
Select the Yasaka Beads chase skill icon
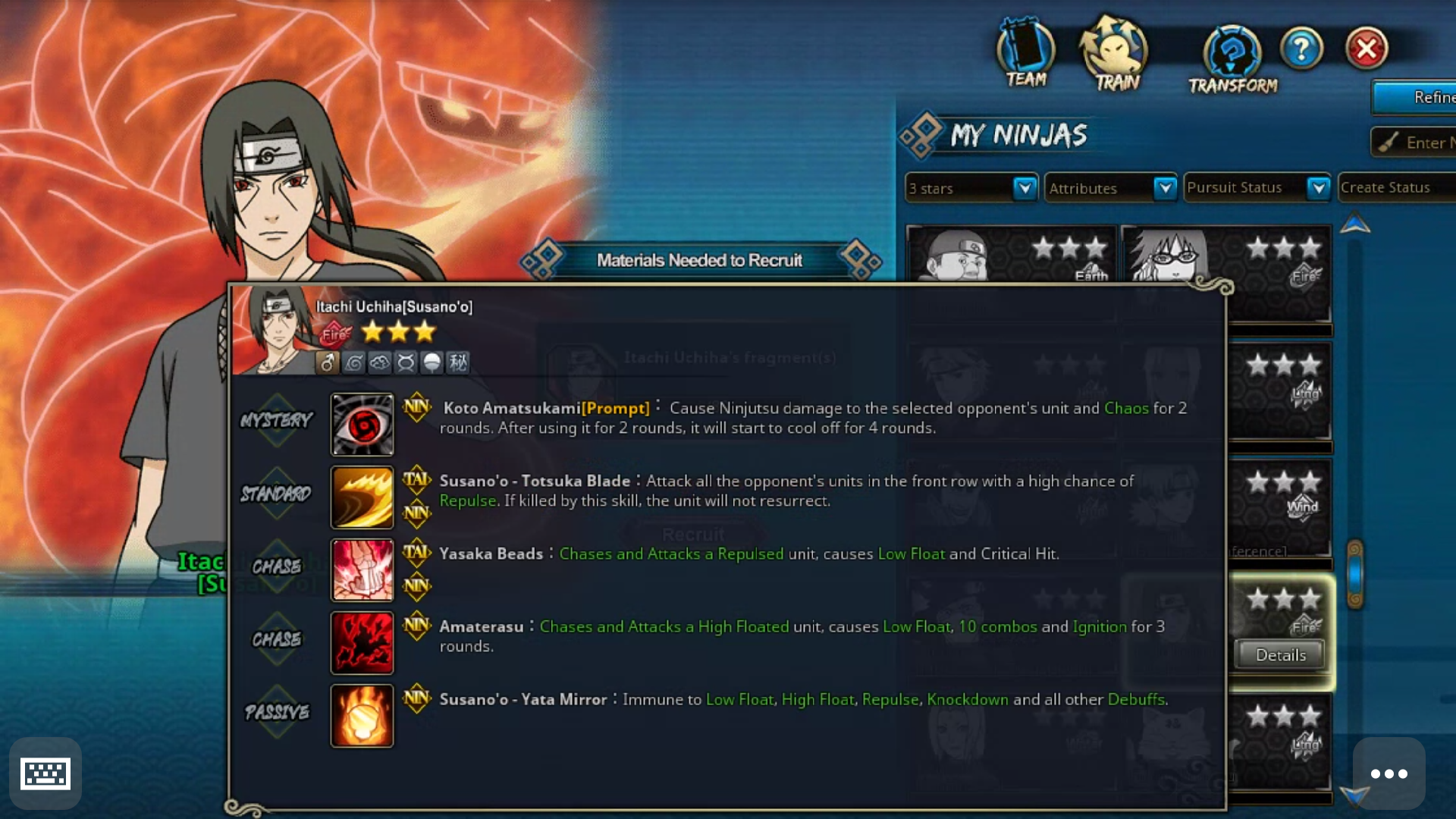coord(362,570)
